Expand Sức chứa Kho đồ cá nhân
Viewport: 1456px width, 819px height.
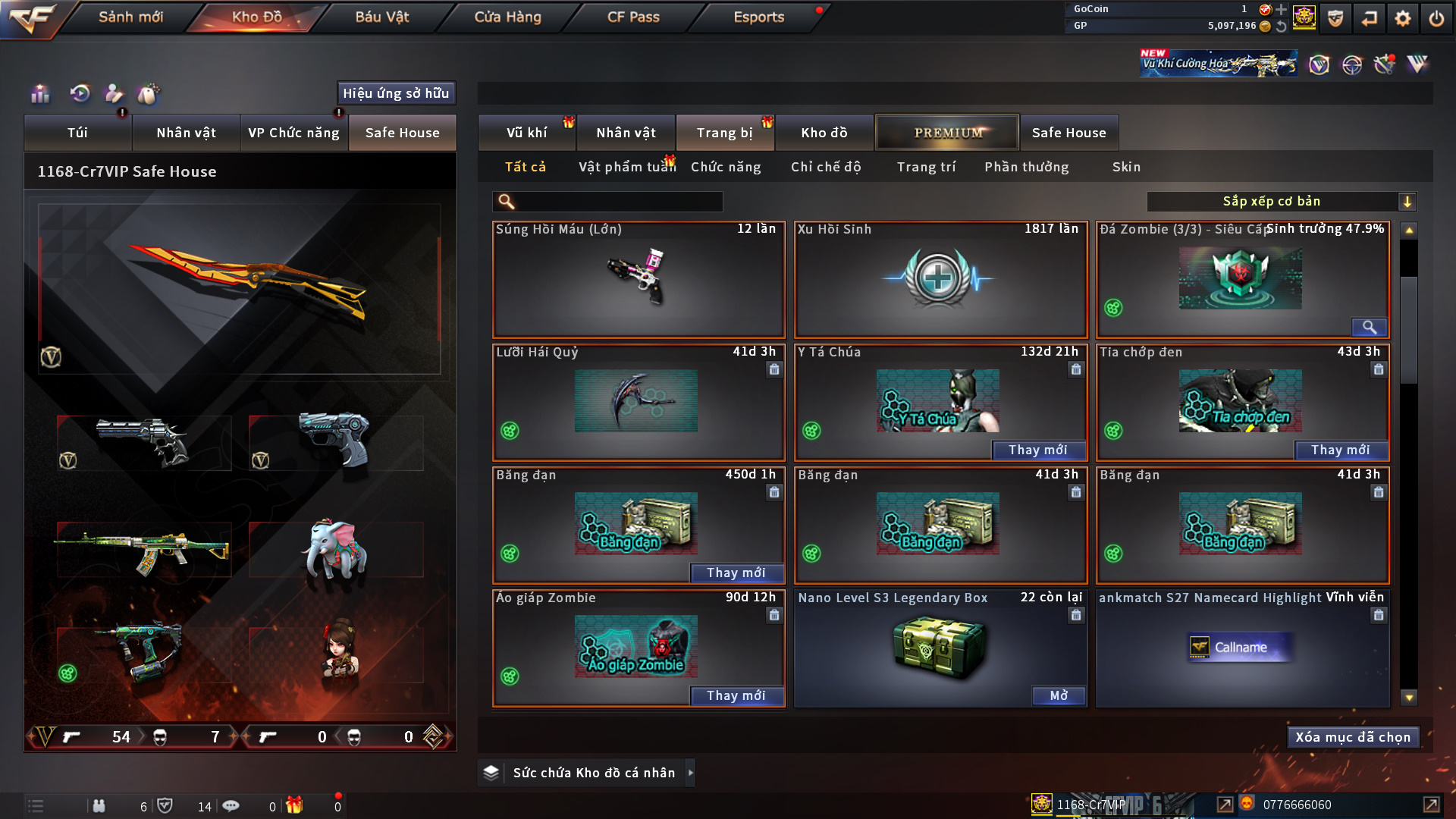690,773
